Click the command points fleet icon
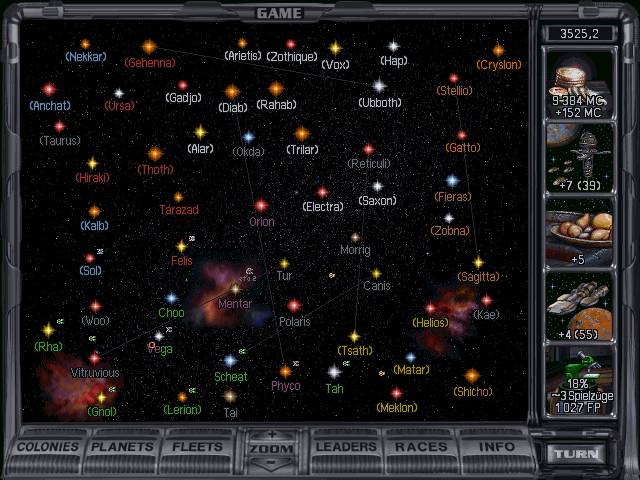The width and height of the screenshot is (640, 480). click(x=588, y=158)
